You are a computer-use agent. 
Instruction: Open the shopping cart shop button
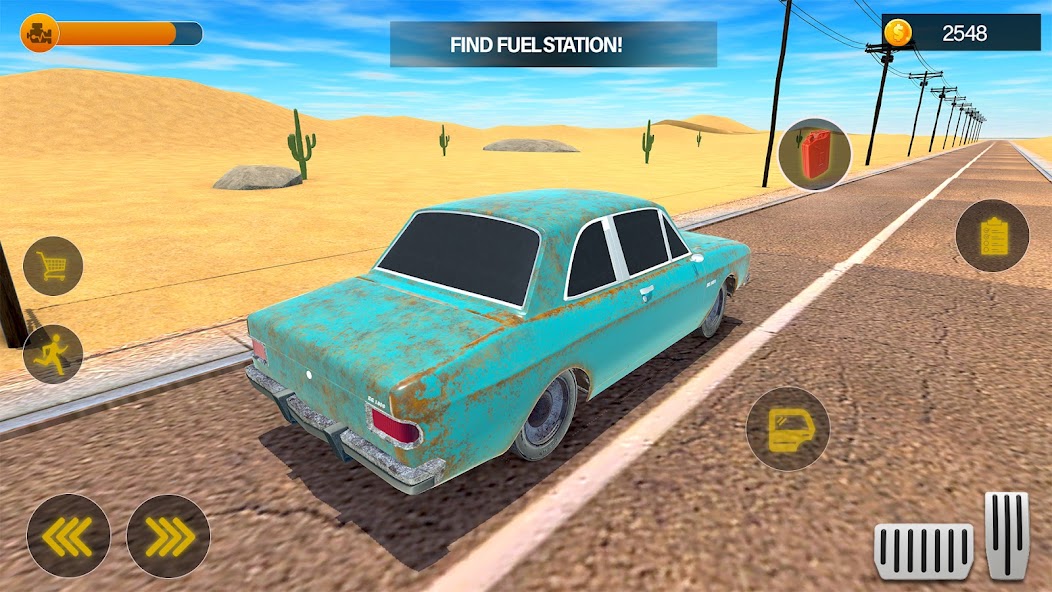pyautogui.click(x=53, y=266)
